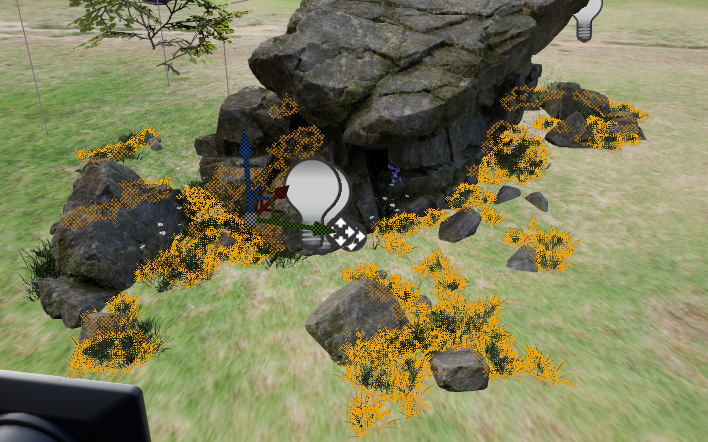The height and width of the screenshot is (442, 708).
Task: Select the large light bulb icon by the rocks
Action: tap(316, 194)
